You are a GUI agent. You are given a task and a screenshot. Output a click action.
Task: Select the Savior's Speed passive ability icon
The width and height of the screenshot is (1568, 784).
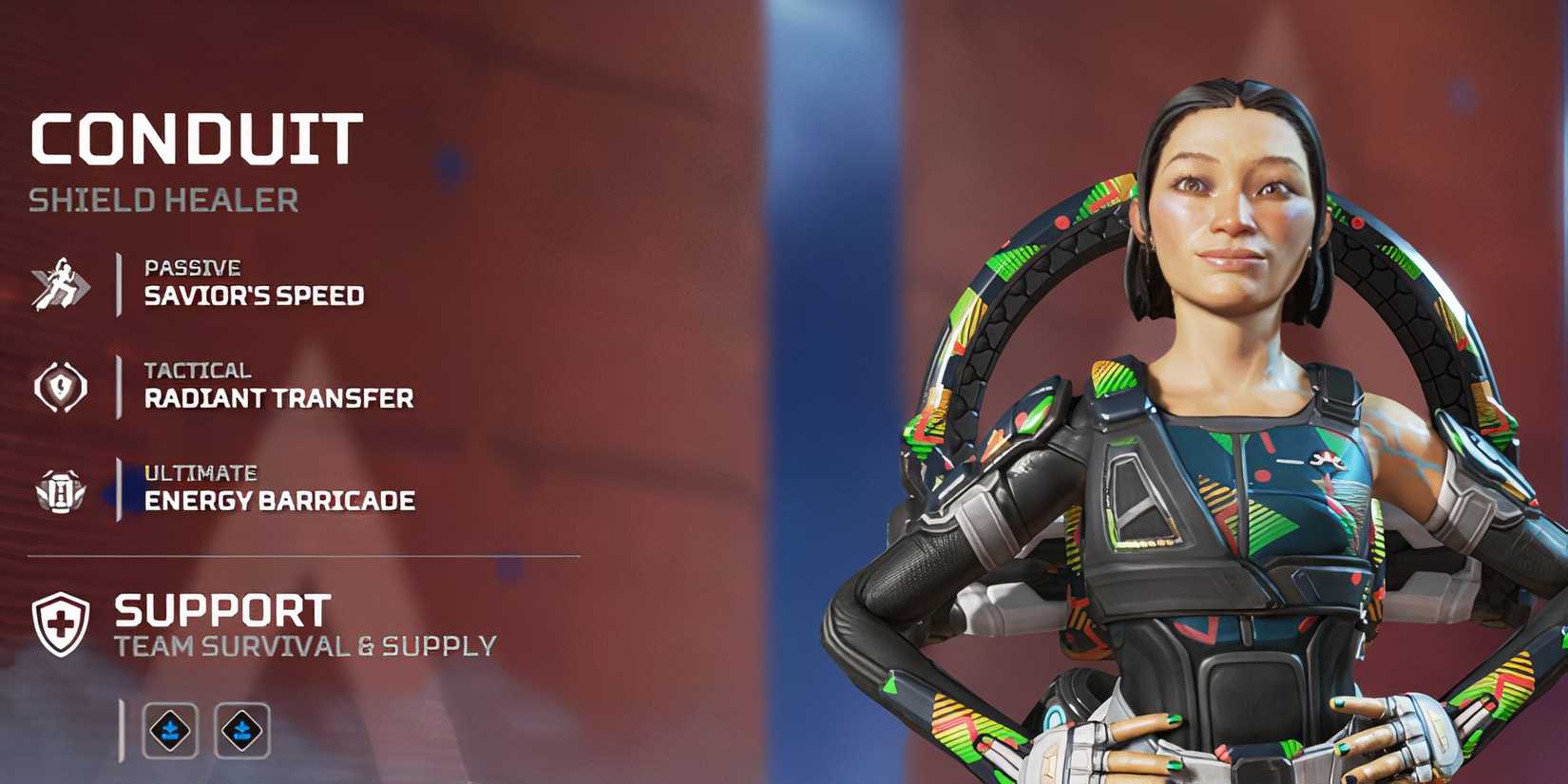[x=59, y=282]
